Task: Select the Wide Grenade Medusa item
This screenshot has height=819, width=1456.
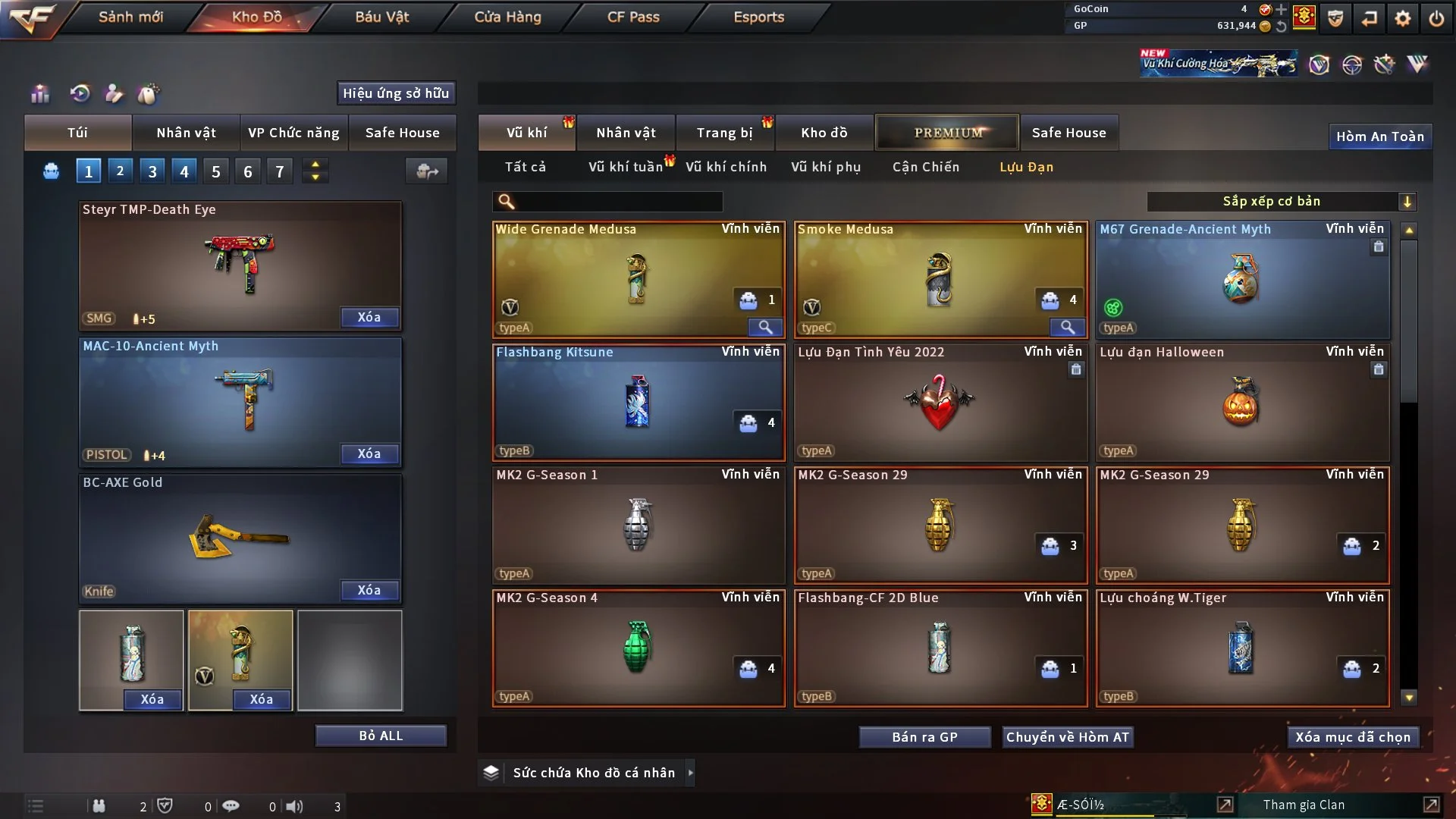Action: 638,279
